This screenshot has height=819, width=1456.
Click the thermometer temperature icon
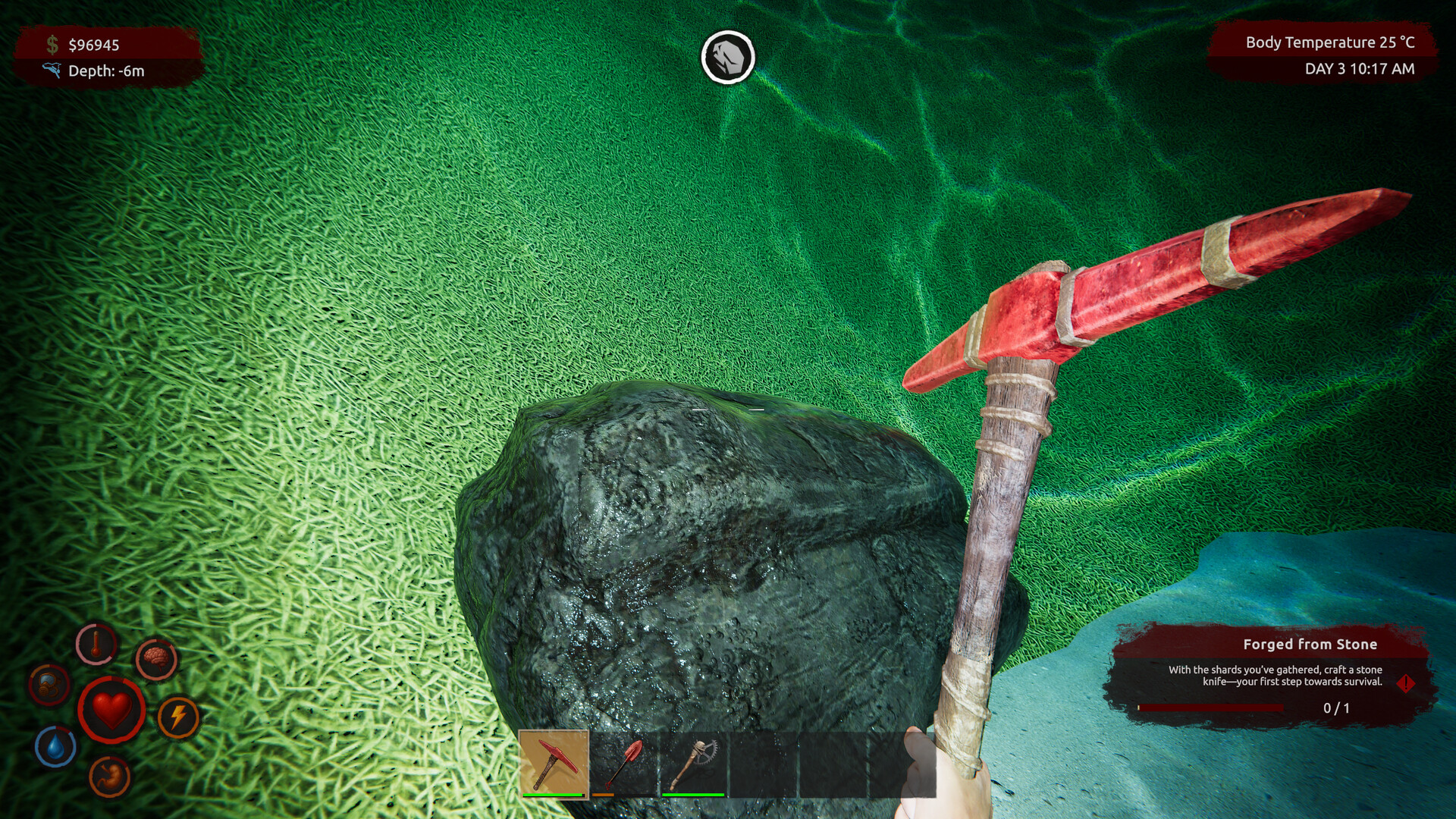96,645
